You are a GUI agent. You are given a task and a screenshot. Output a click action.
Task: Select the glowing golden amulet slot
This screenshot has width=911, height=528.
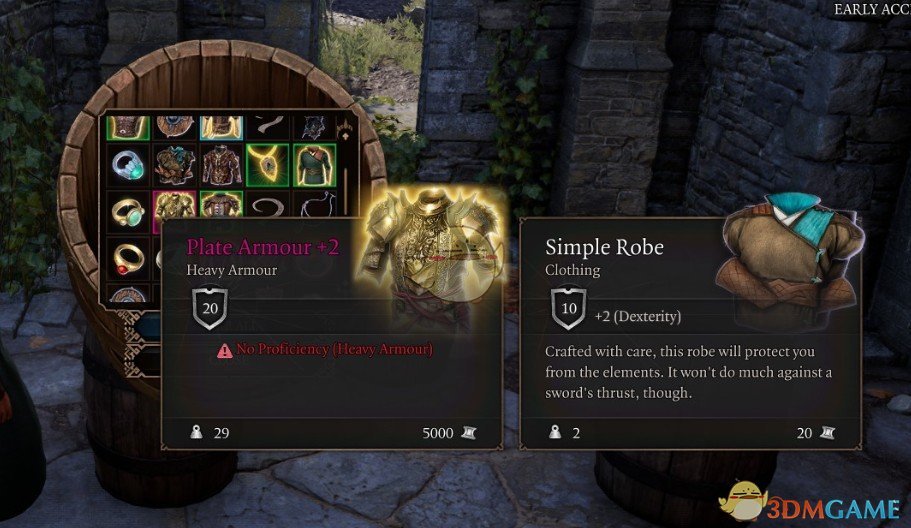coord(267,164)
